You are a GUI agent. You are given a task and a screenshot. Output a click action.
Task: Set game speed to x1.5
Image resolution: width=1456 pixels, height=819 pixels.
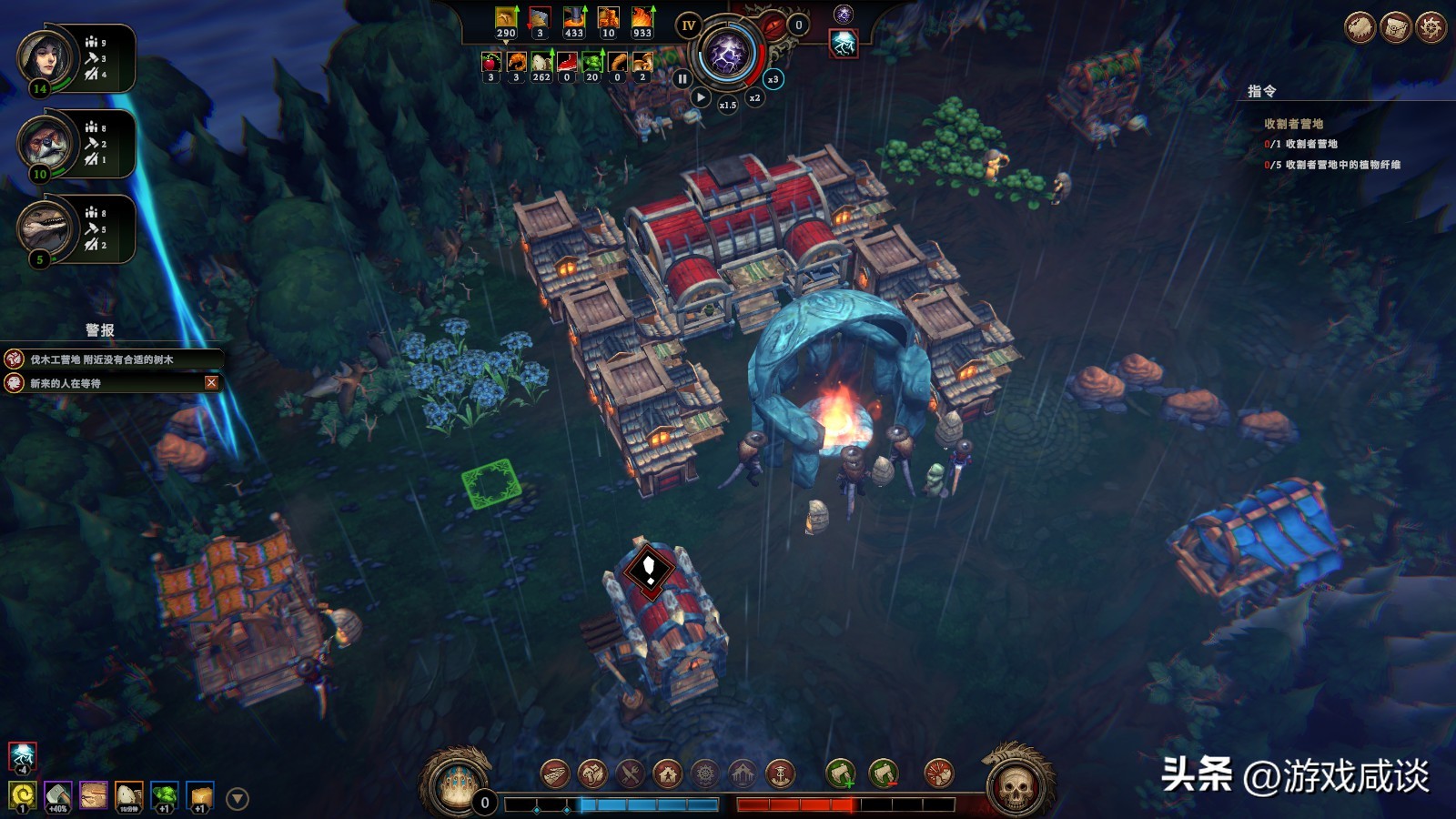727,105
